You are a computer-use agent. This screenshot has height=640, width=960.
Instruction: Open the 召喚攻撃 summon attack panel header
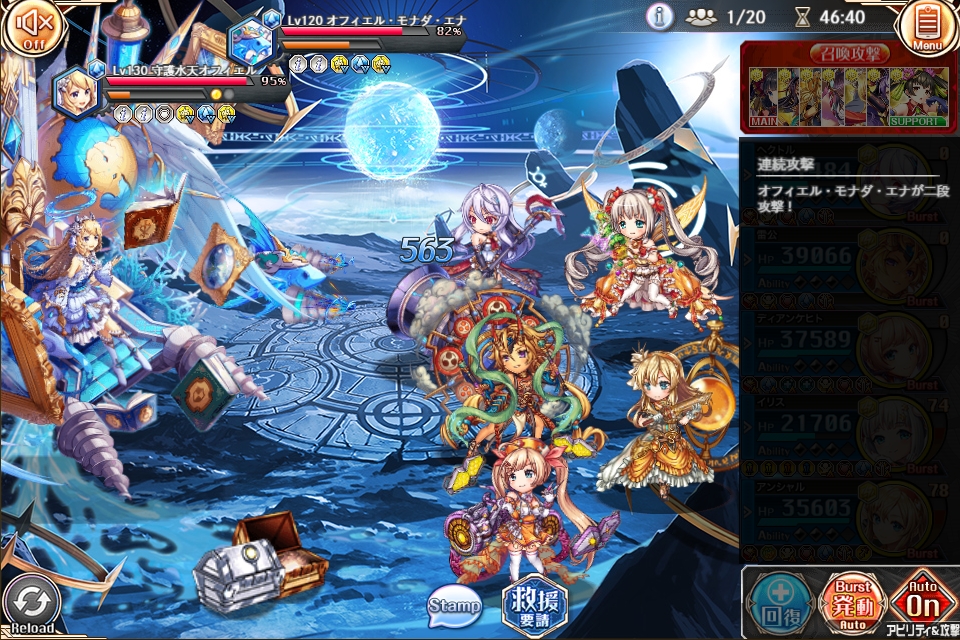[x=849, y=54]
